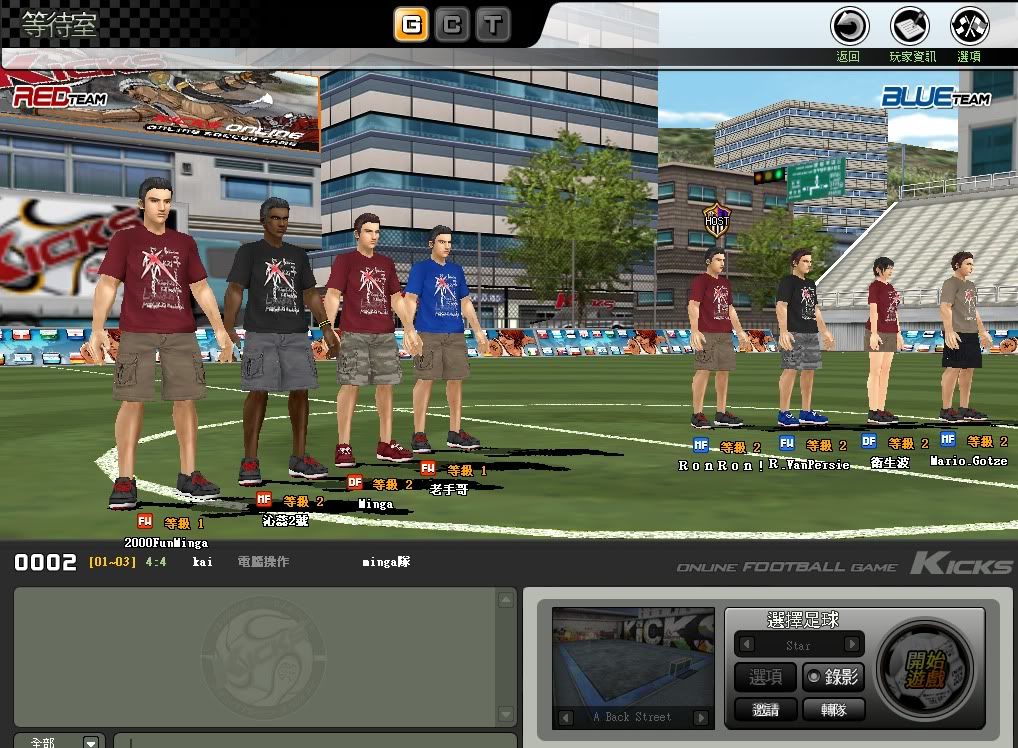The height and width of the screenshot is (748, 1018).
Task: Select the next ball after Star
Action: click(853, 645)
